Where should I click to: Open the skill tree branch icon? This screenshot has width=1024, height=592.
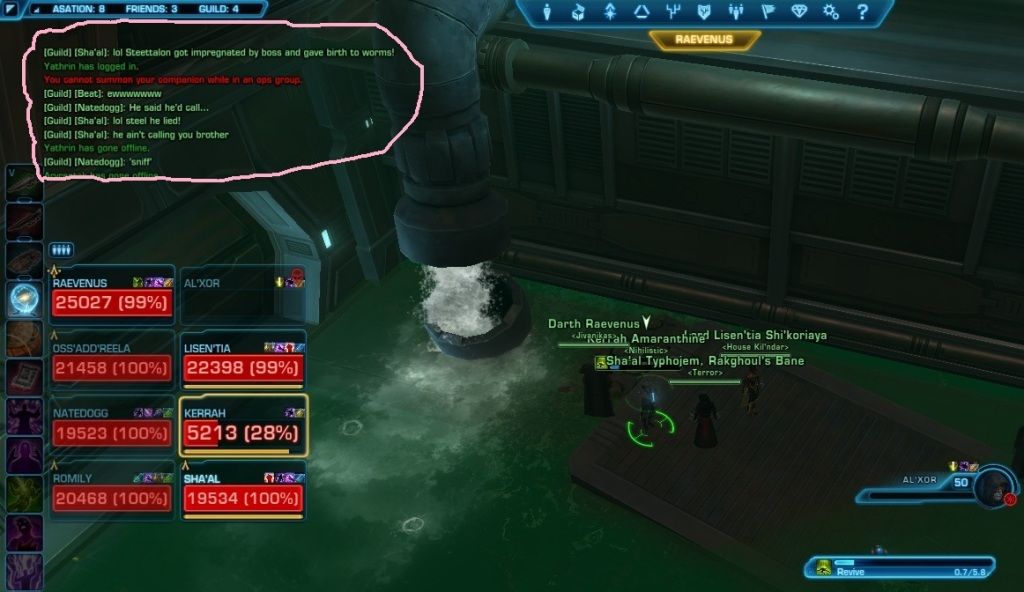(673, 13)
